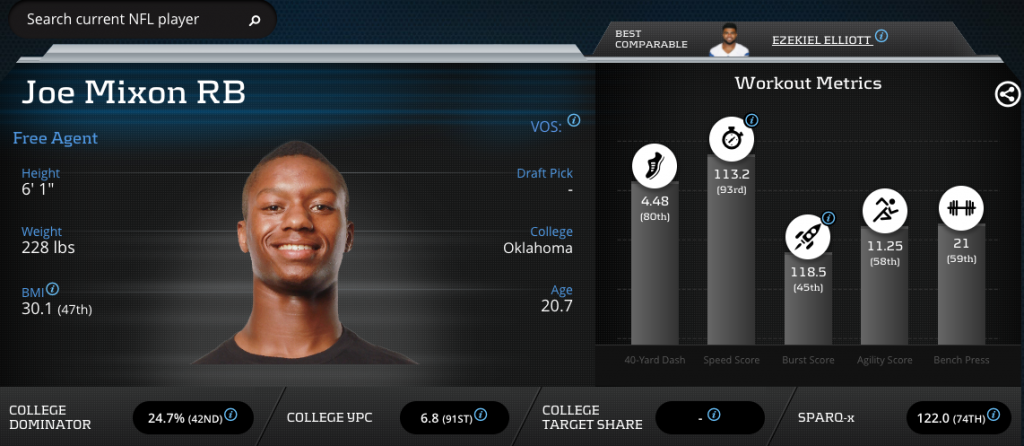
Task: Click the Bench Press barbell icon
Action: [961, 209]
